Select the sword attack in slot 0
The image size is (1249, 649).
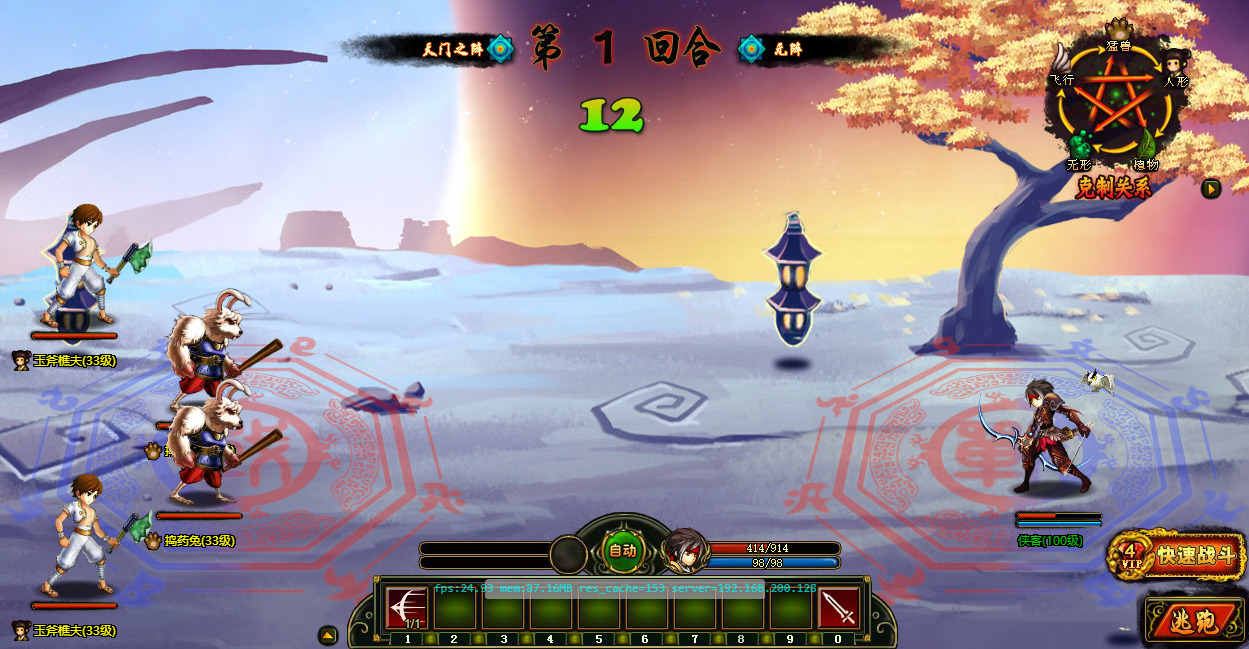[x=838, y=607]
